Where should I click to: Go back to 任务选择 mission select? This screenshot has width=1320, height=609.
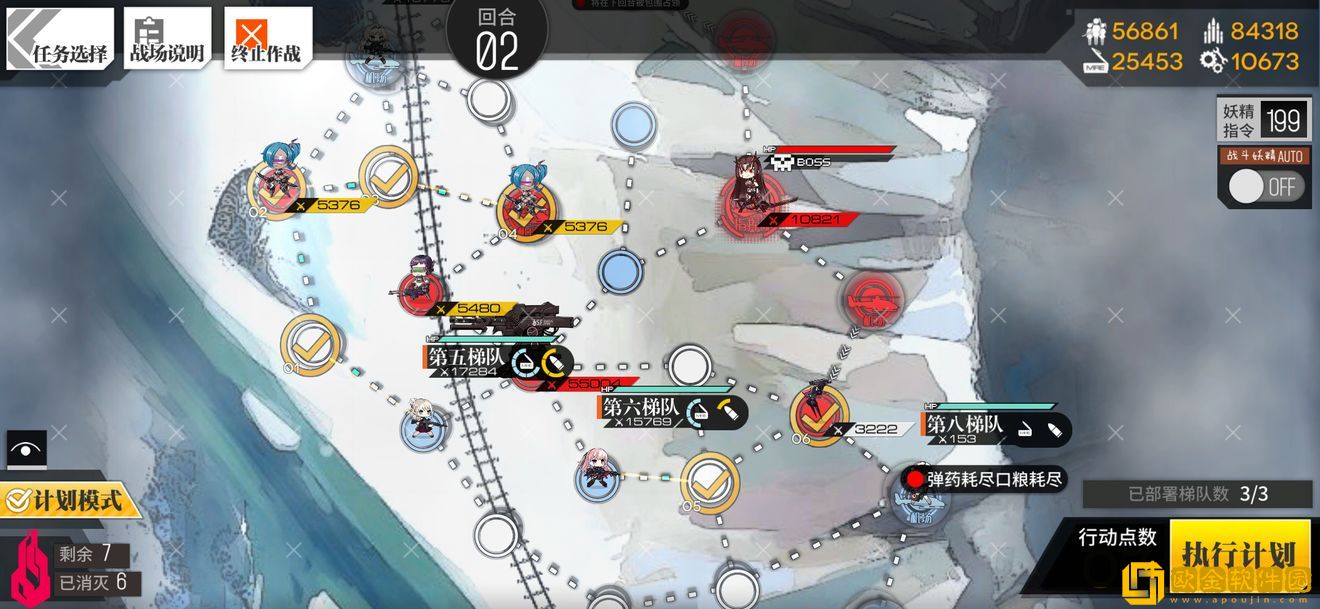(x=58, y=39)
